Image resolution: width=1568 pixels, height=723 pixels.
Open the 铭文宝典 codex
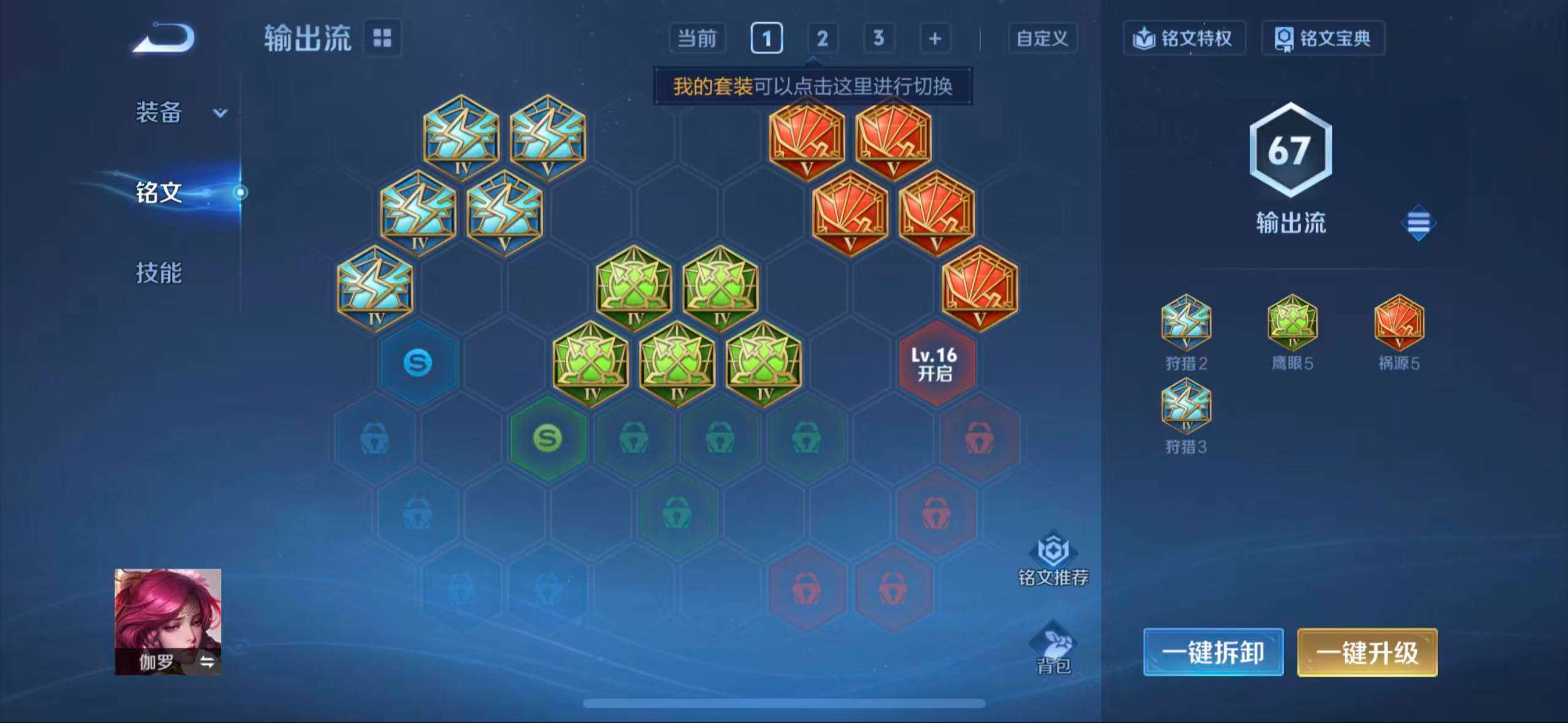click(x=1323, y=38)
